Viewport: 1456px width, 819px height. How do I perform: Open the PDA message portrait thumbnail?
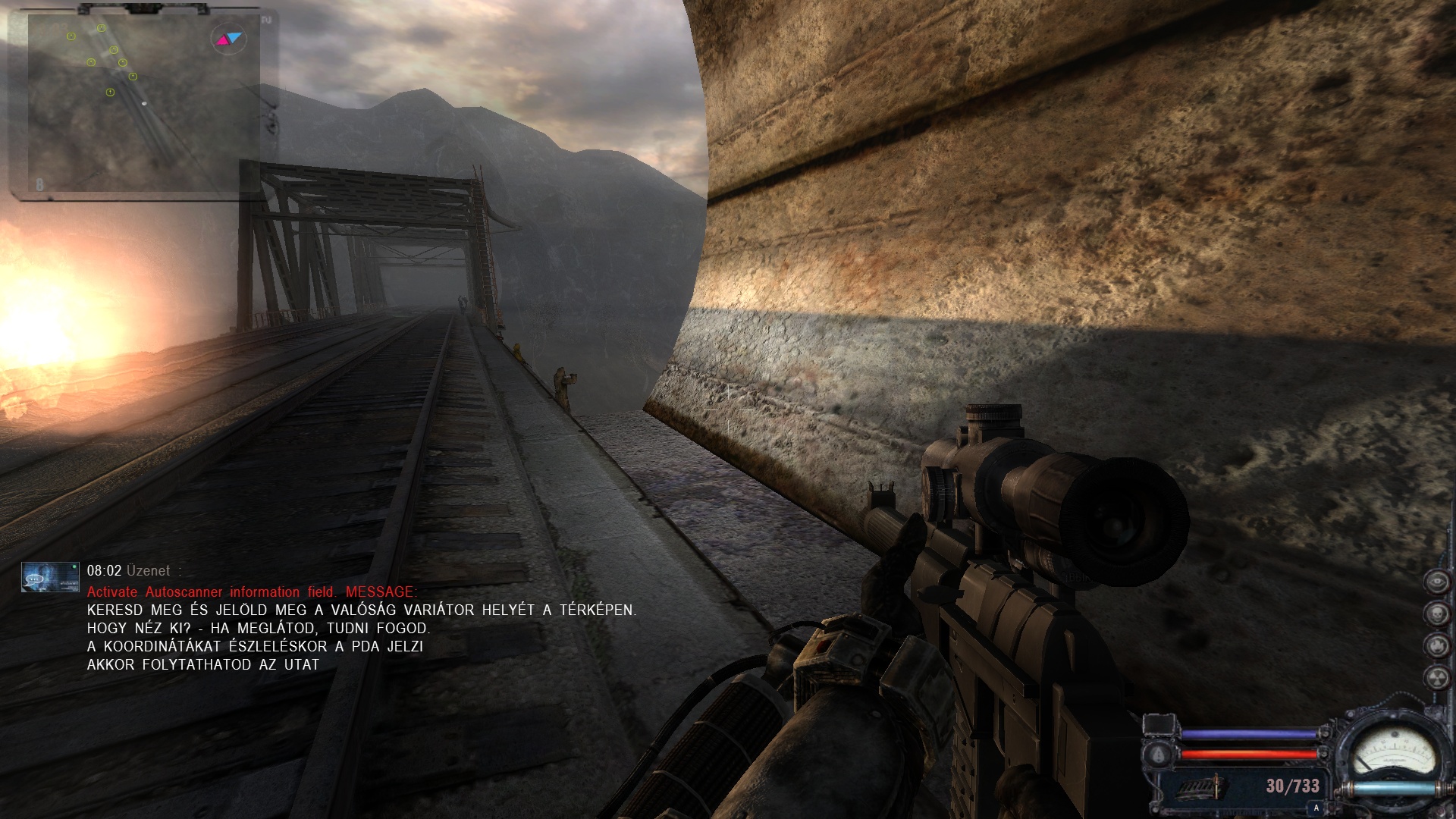(50, 576)
